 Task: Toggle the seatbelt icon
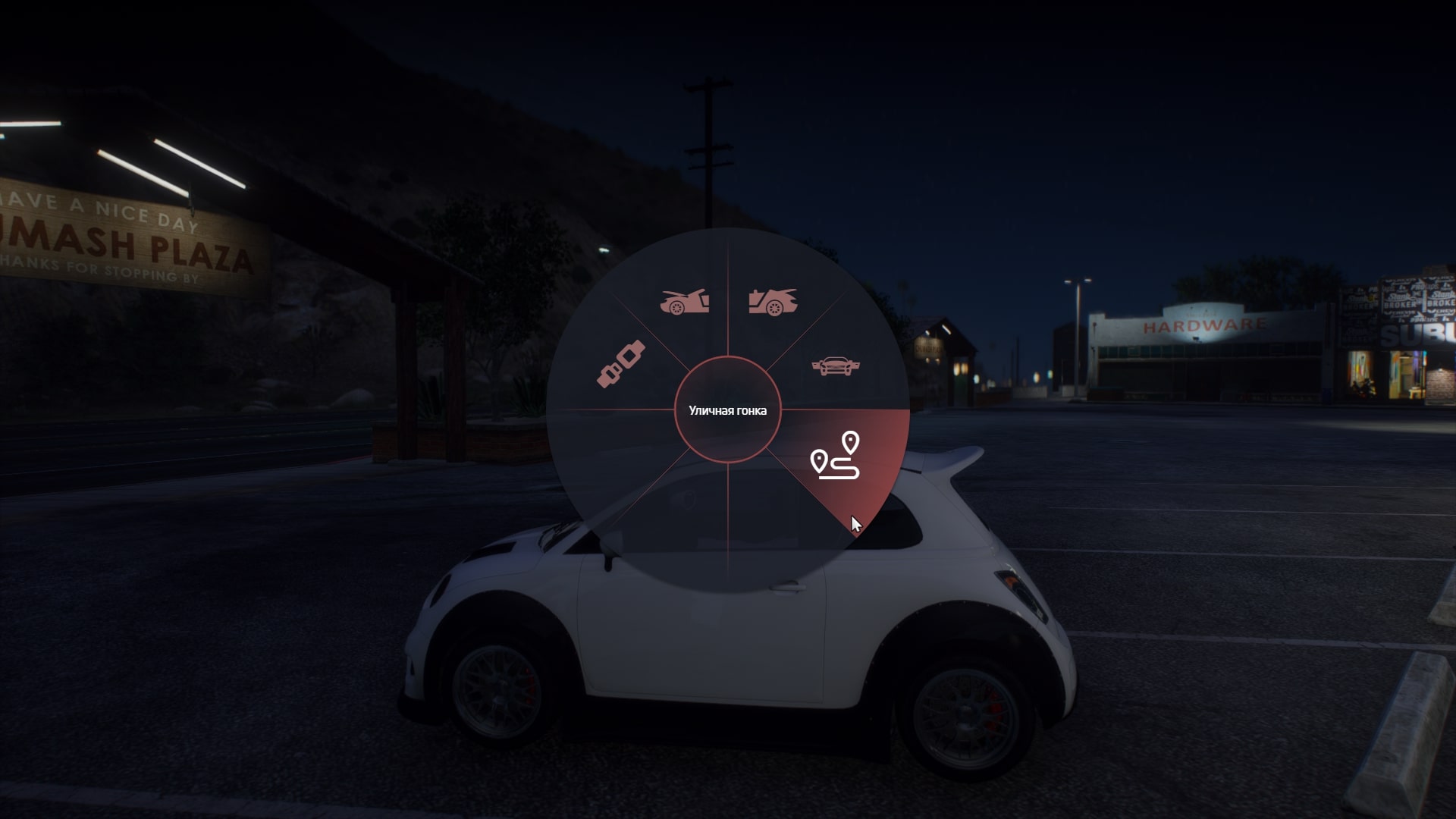click(x=621, y=364)
